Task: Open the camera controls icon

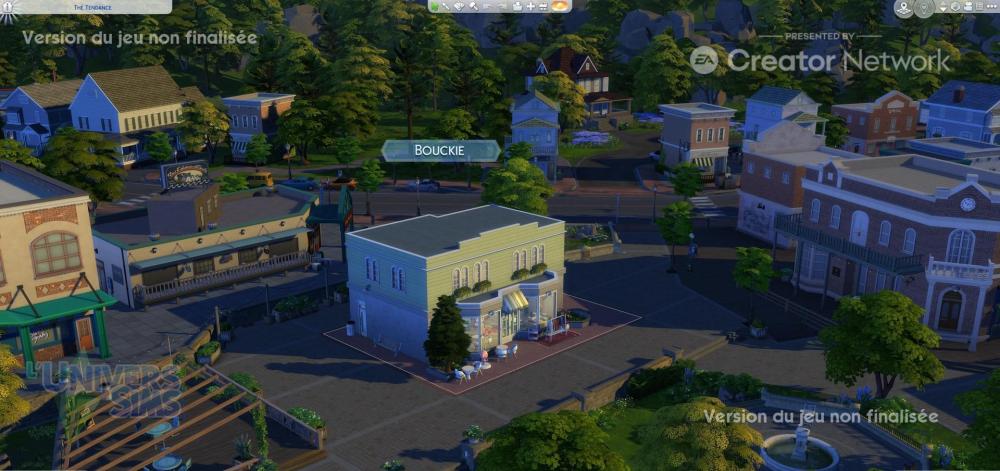Action: click(967, 7)
